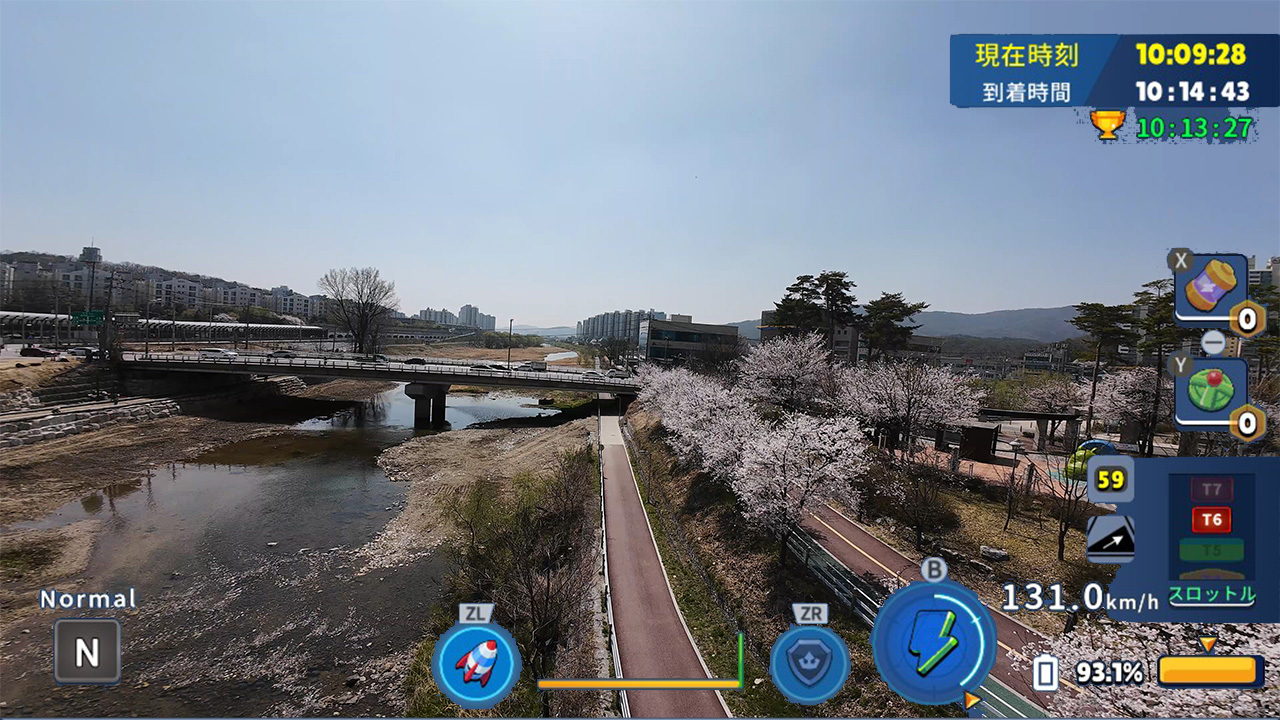Toggle the minus switch between item slots

pyautogui.click(x=1213, y=345)
